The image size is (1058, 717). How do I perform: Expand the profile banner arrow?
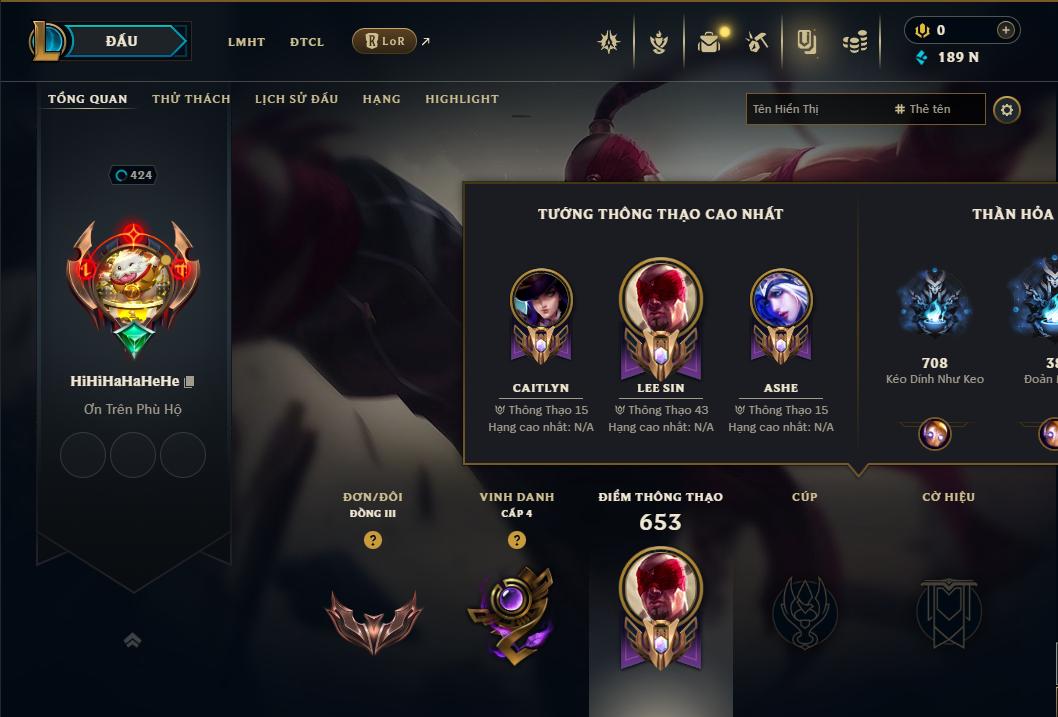[132, 641]
